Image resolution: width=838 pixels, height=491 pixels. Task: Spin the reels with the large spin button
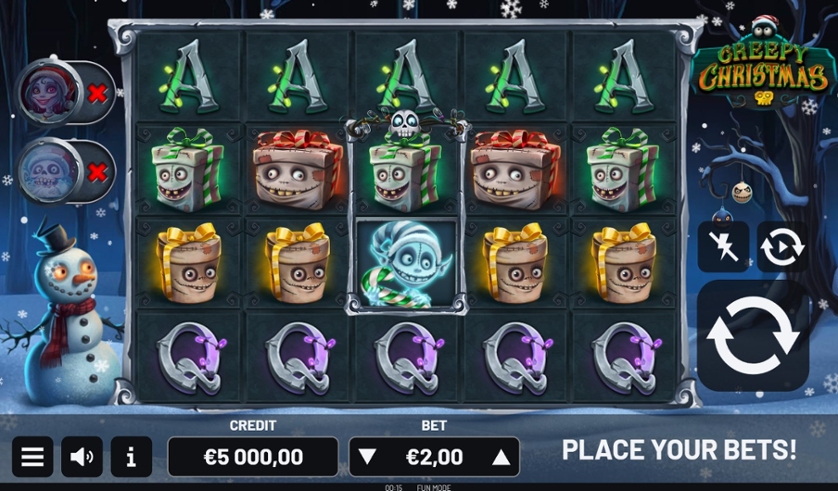[752, 336]
